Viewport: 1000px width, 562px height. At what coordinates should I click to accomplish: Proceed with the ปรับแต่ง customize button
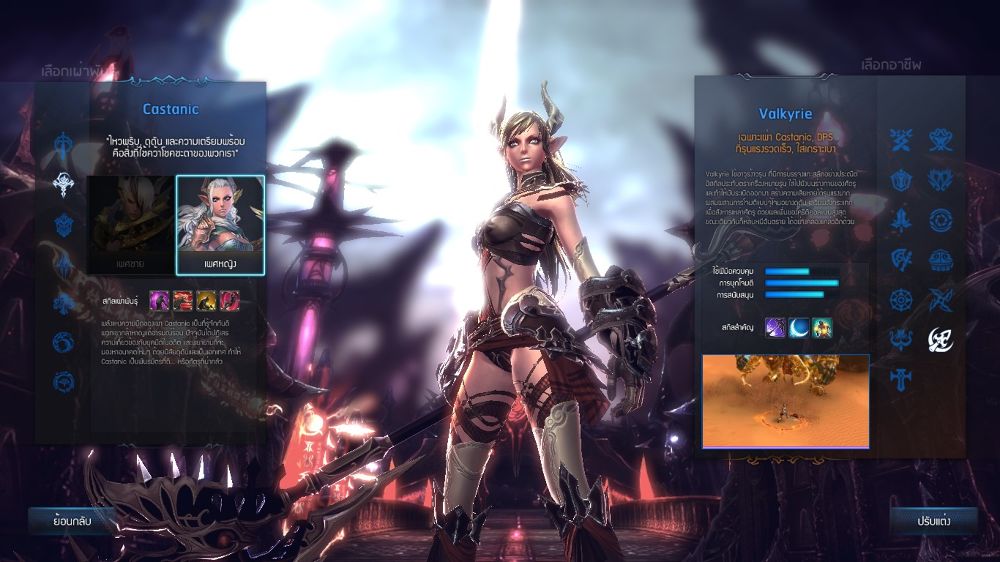click(919, 520)
